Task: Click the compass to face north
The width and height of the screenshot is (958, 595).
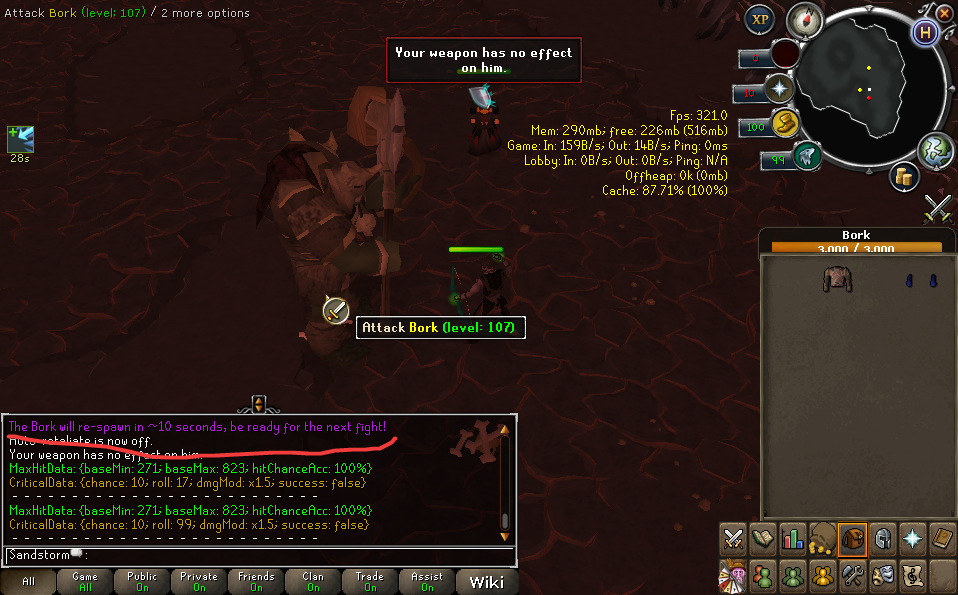Action: (x=804, y=20)
